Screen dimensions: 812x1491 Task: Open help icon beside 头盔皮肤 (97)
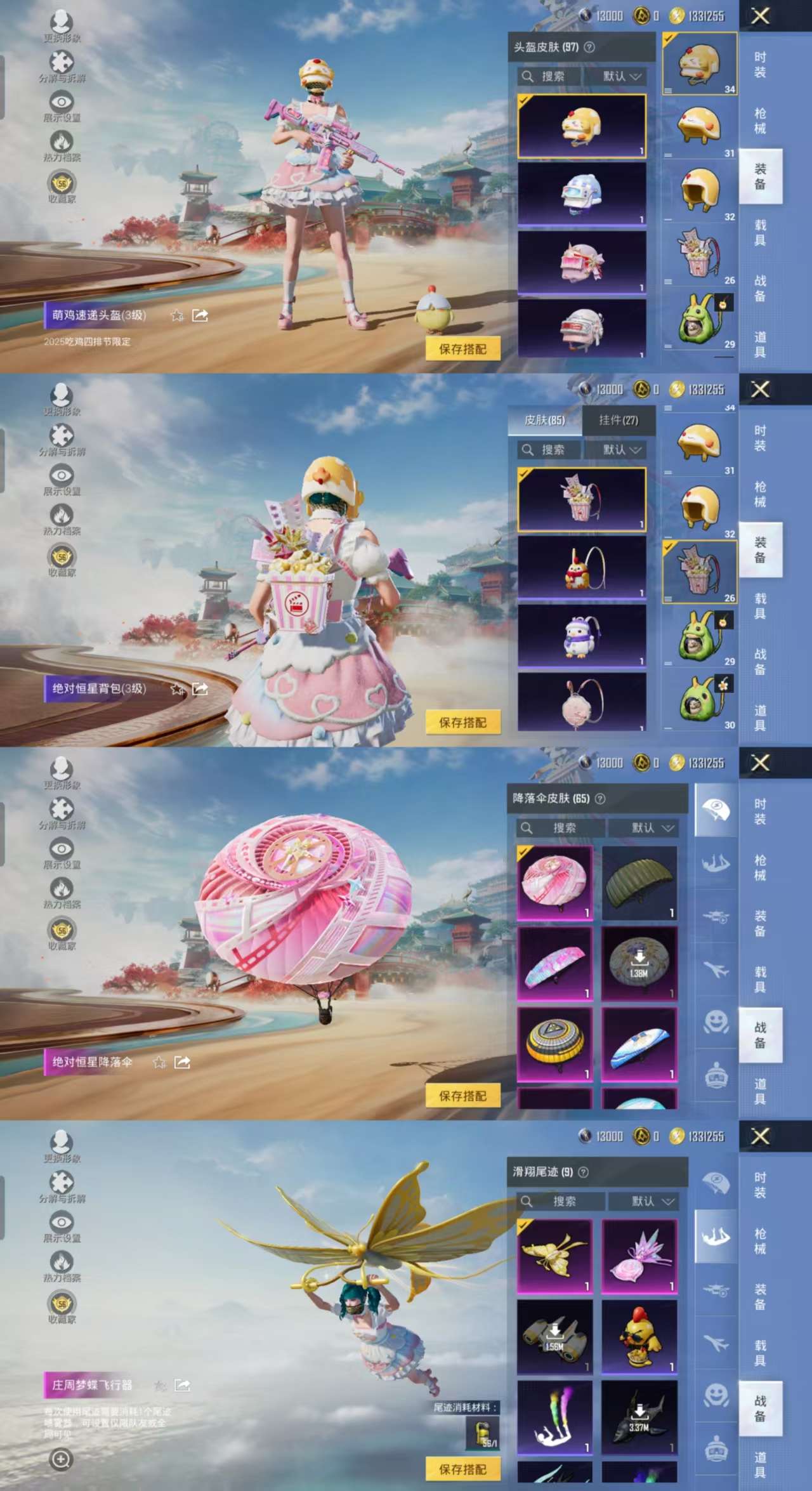point(589,47)
